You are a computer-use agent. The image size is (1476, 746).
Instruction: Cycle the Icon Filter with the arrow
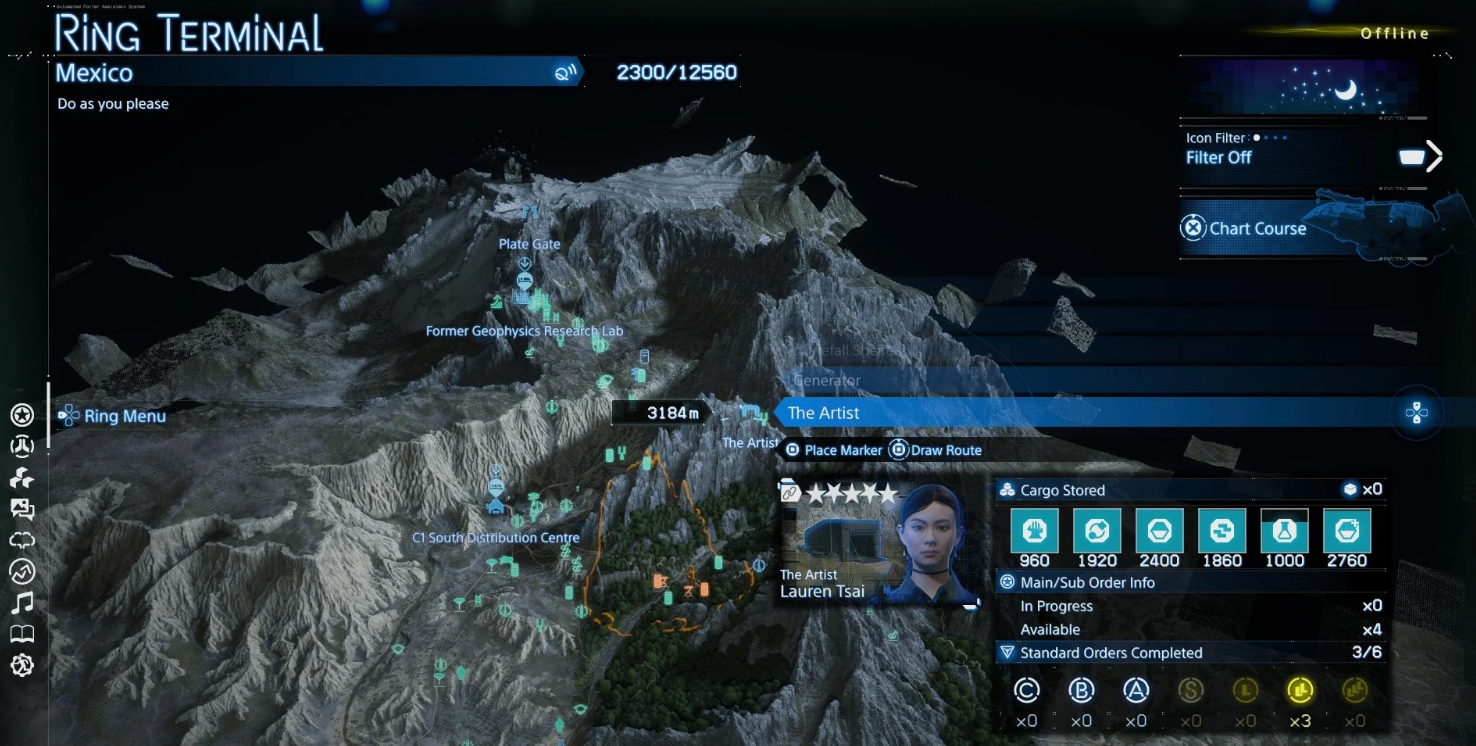click(x=1435, y=156)
